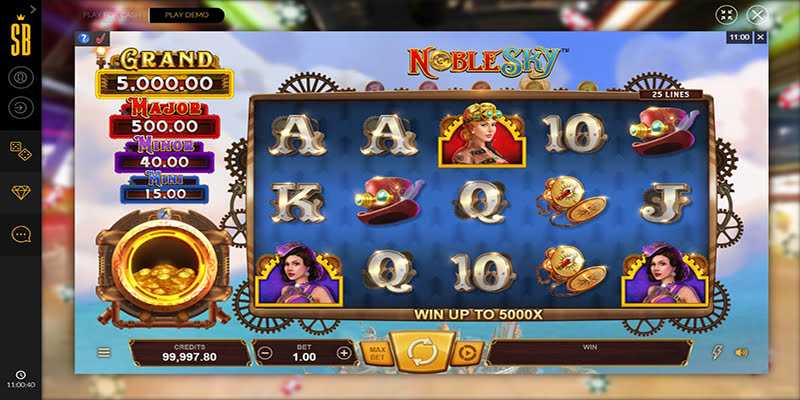Open help with the blue question mark

point(84,38)
